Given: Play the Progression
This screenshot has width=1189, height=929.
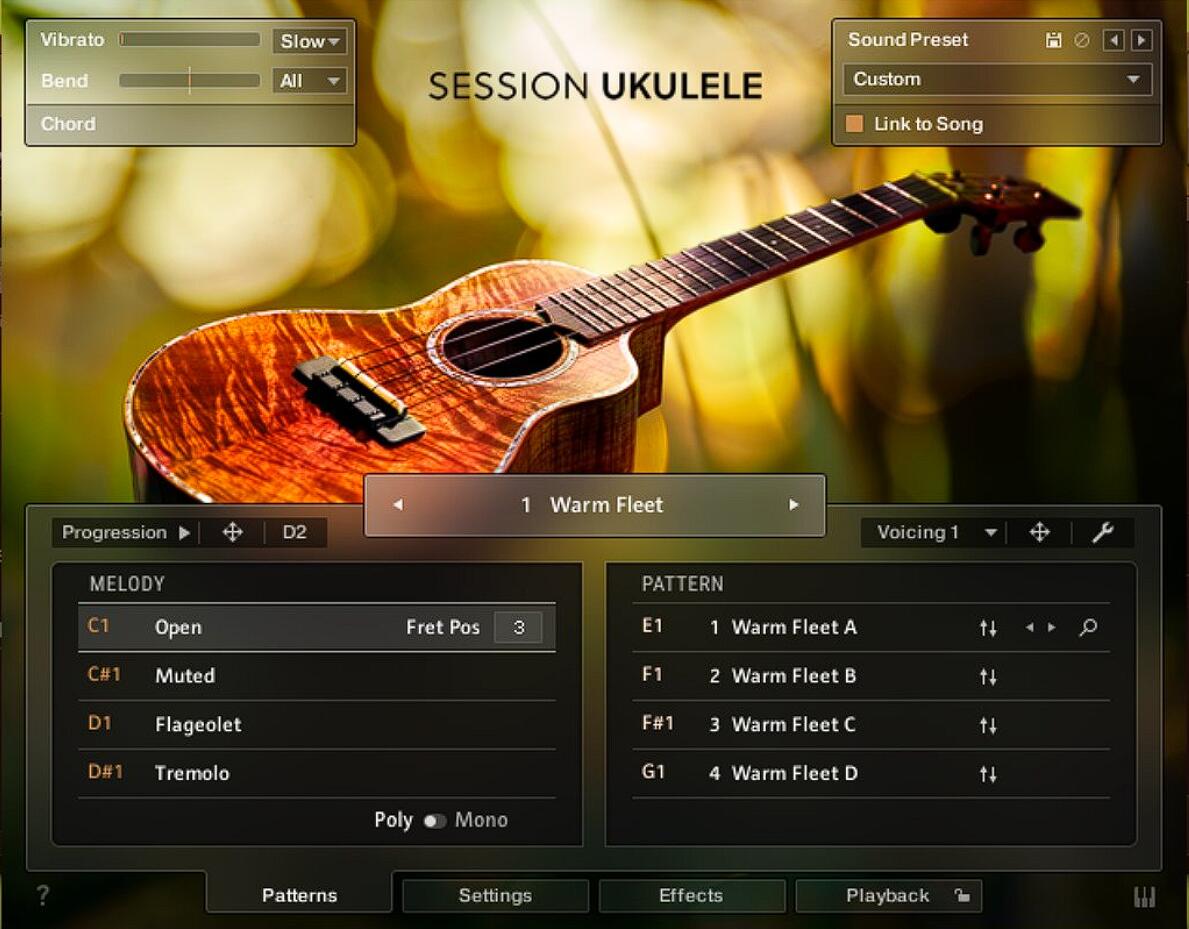Looking at the screenshot, I should pos(184,533).
